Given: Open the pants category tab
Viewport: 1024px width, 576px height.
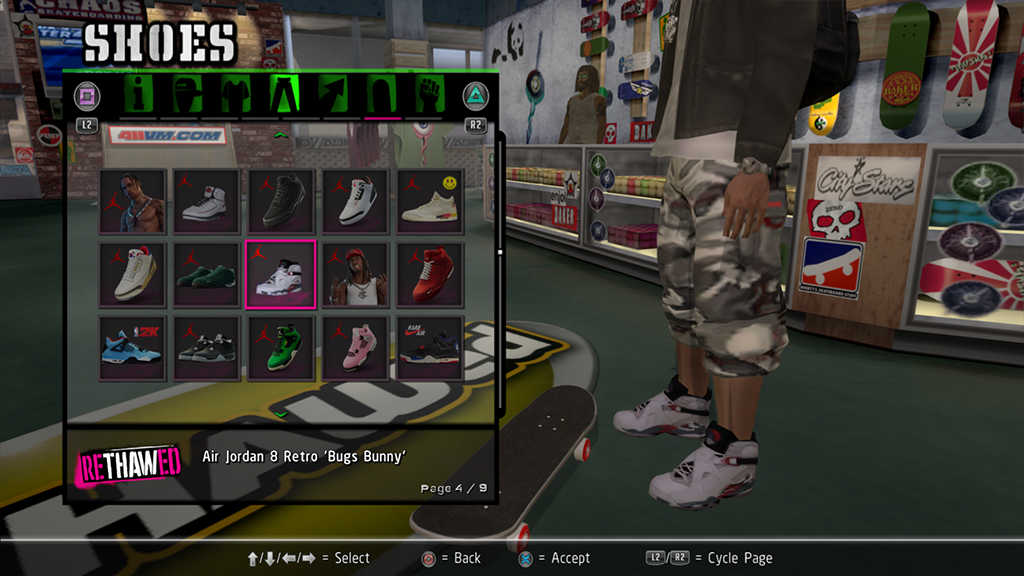Looking at the screenshot, I should click(x=284, y=96).
